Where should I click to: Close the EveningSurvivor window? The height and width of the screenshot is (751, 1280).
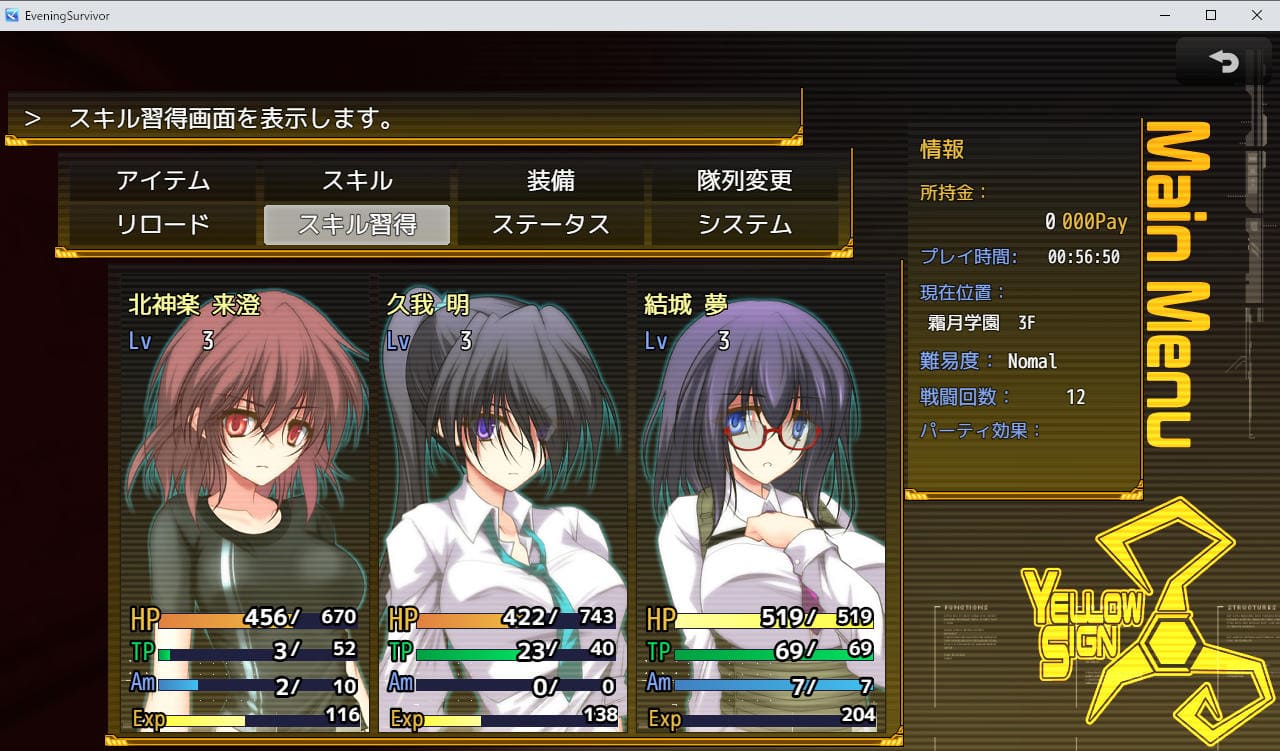pos(1256,15)
